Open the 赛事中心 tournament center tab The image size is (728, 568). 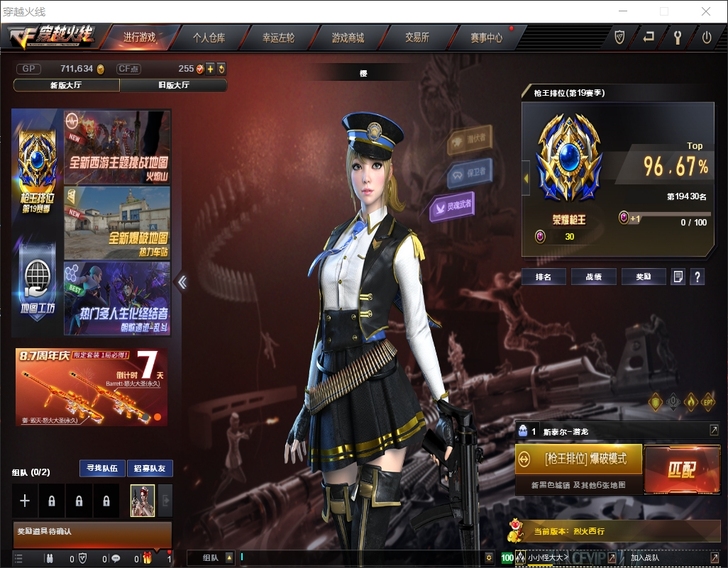(487, 38)
